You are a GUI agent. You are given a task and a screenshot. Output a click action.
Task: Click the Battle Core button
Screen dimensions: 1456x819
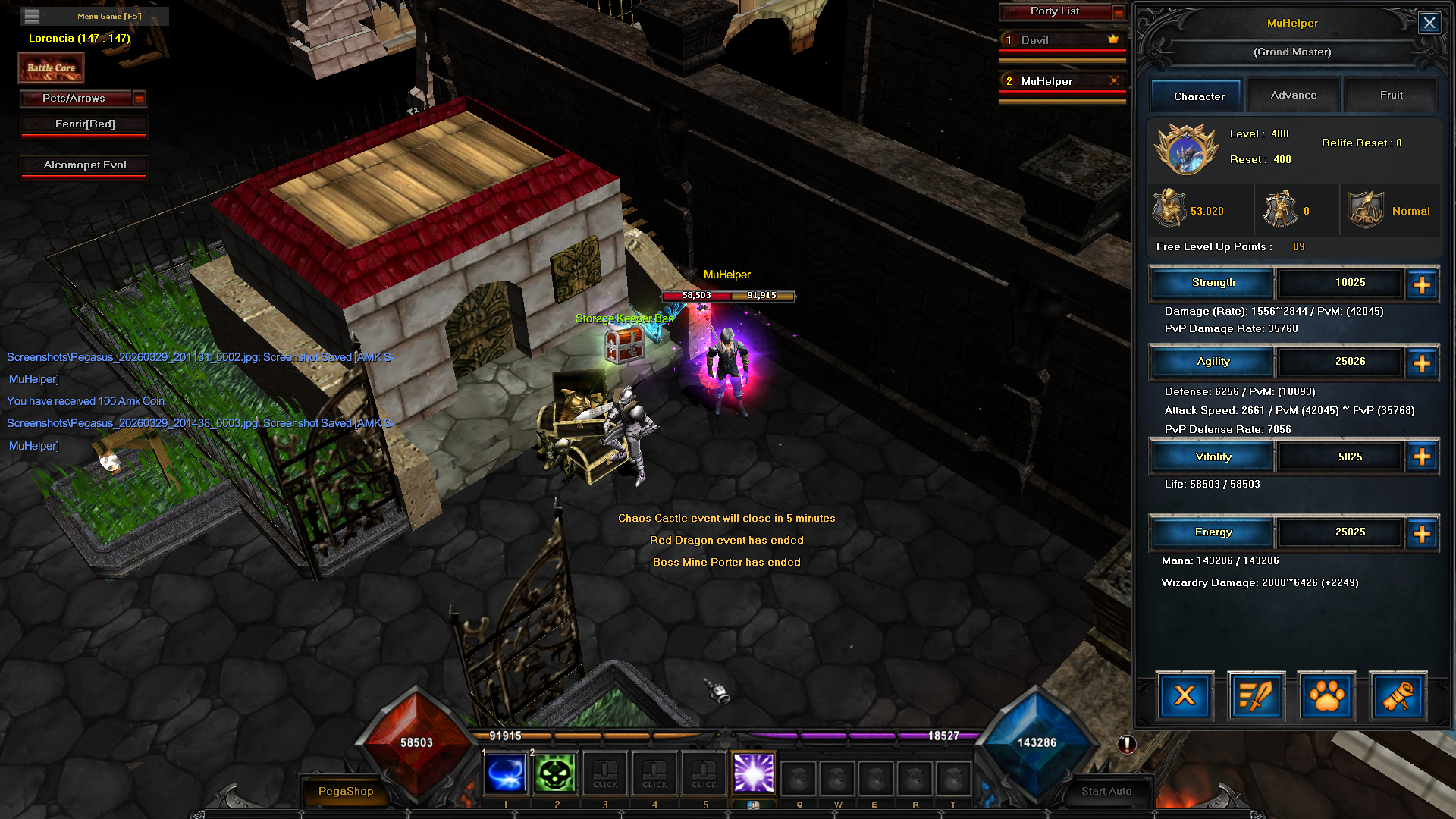click(x=51, y=68)
